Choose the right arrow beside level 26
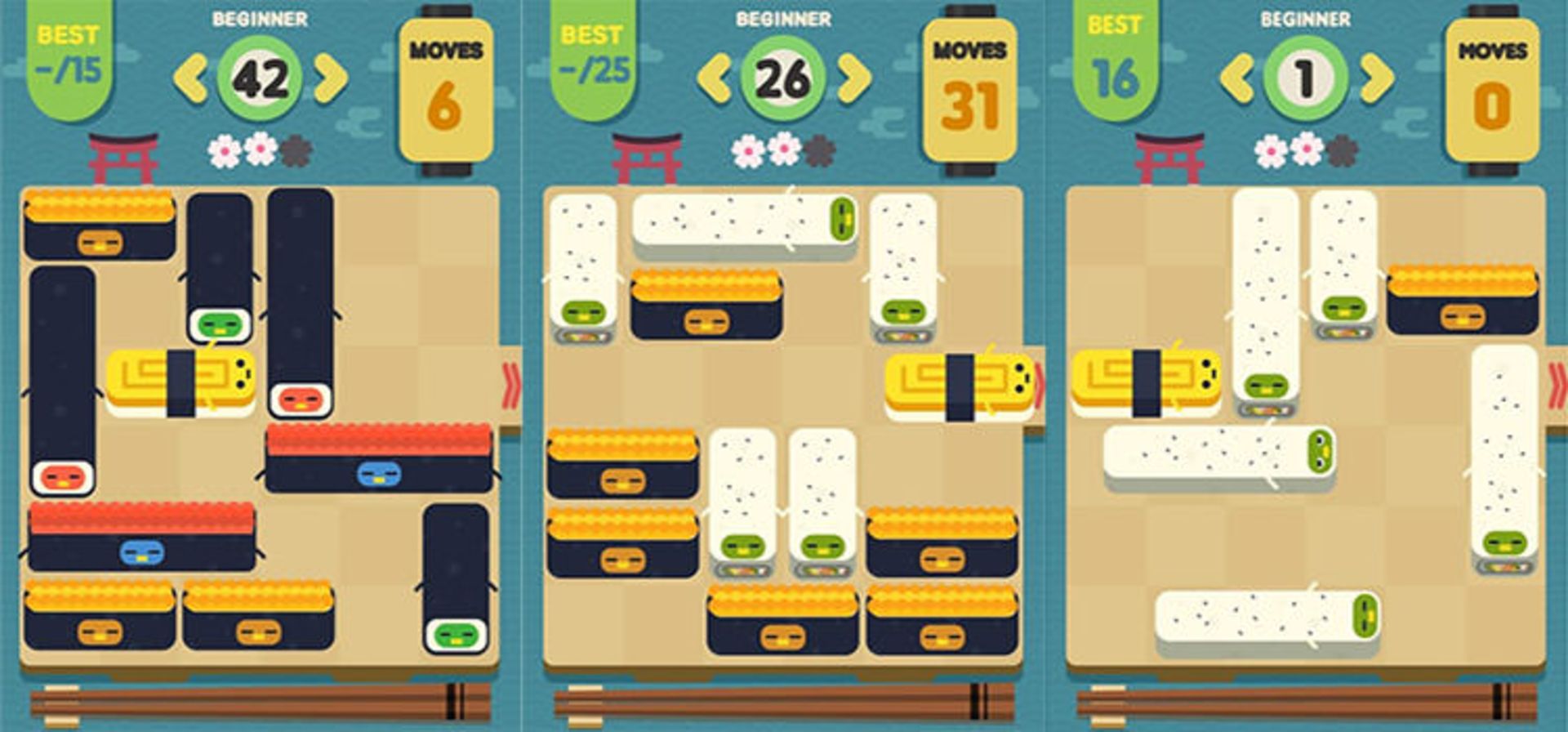Image resolution: width=1568 pixels, height=732 pixels. tap(854, 79)
